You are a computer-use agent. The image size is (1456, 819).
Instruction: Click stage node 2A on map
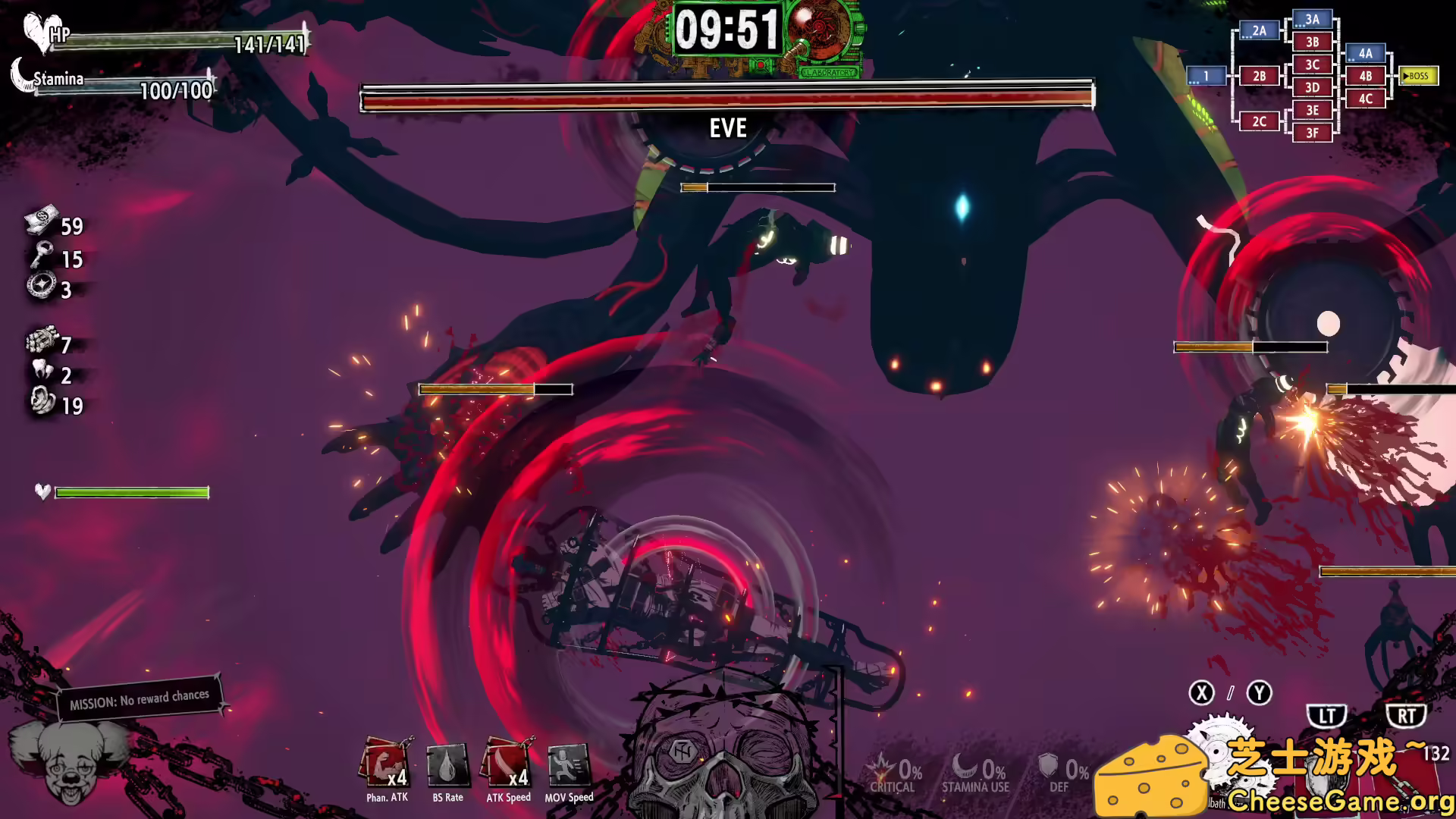pyautogui.click(x=1260, y=30)
